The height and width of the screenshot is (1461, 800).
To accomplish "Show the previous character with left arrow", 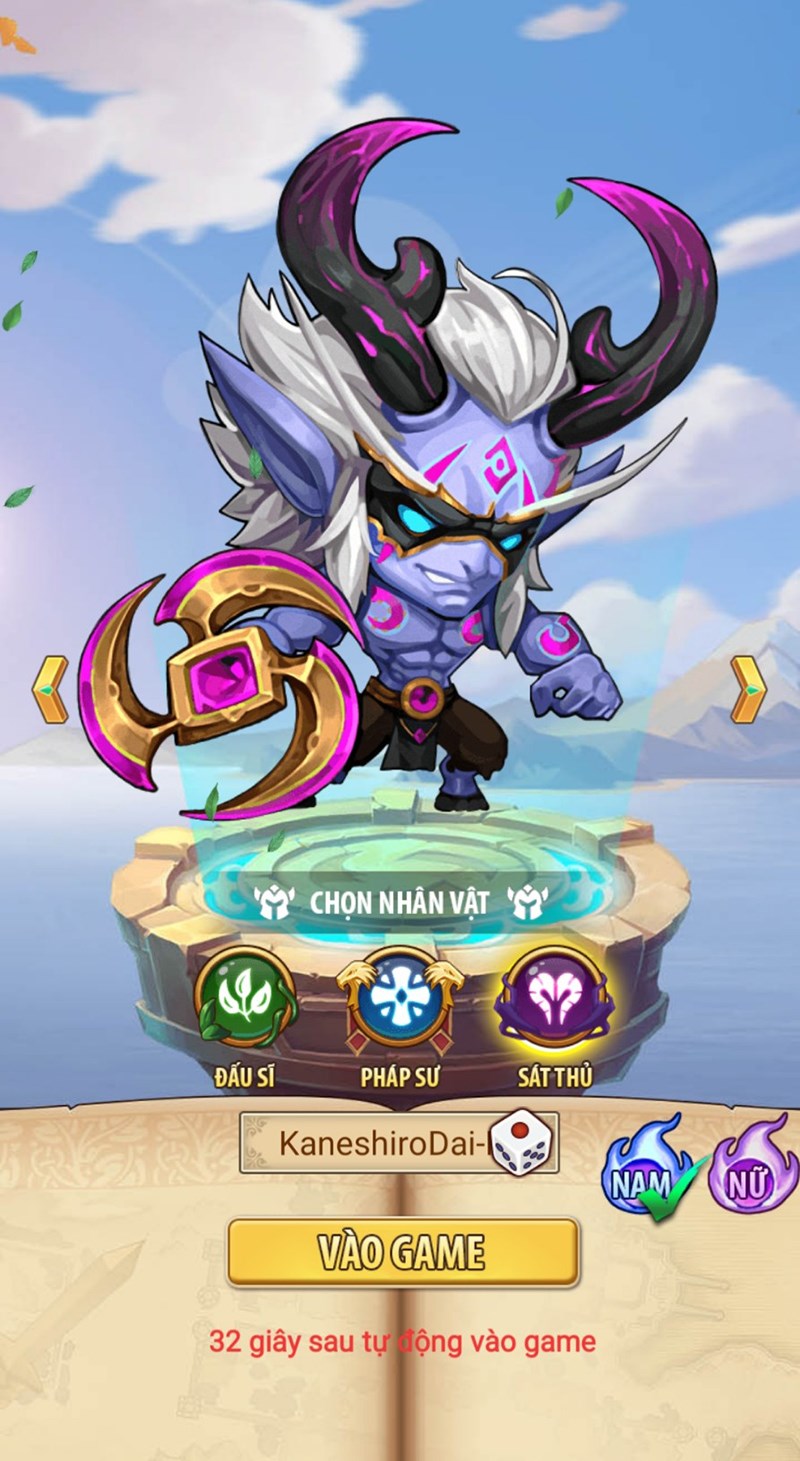I will point(50,689).
